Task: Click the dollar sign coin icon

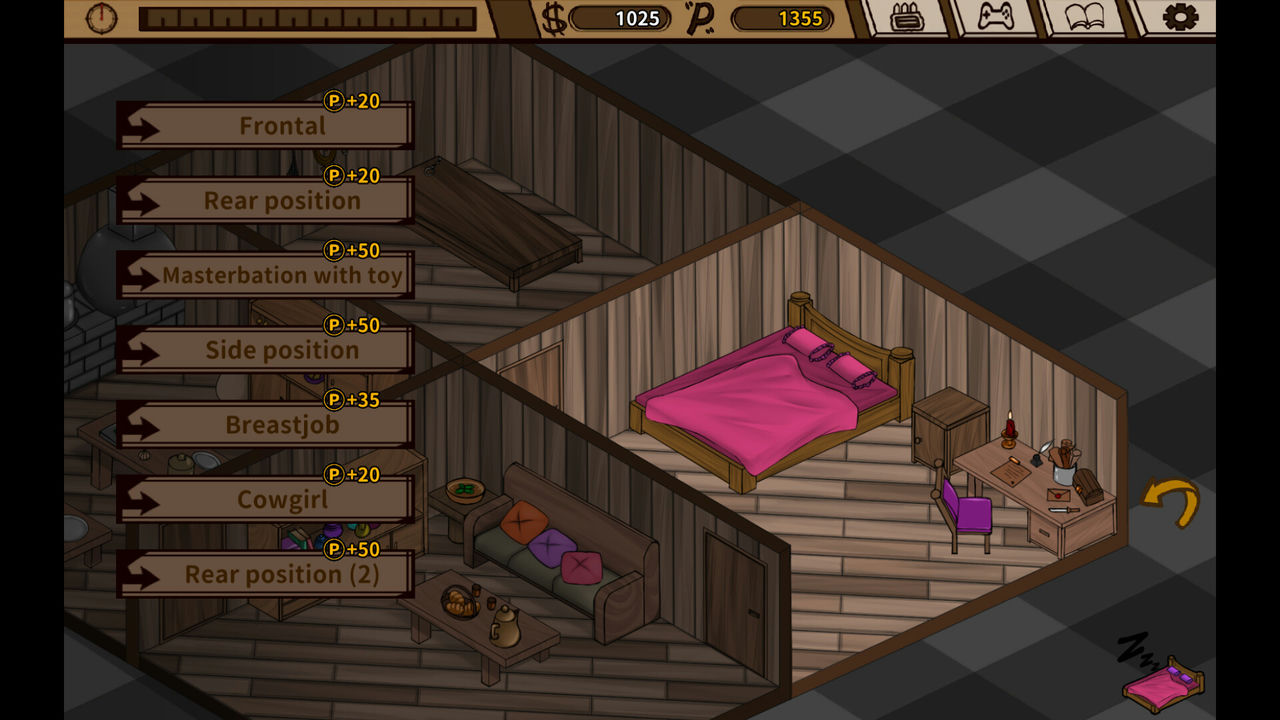Action: coord(551,18)
